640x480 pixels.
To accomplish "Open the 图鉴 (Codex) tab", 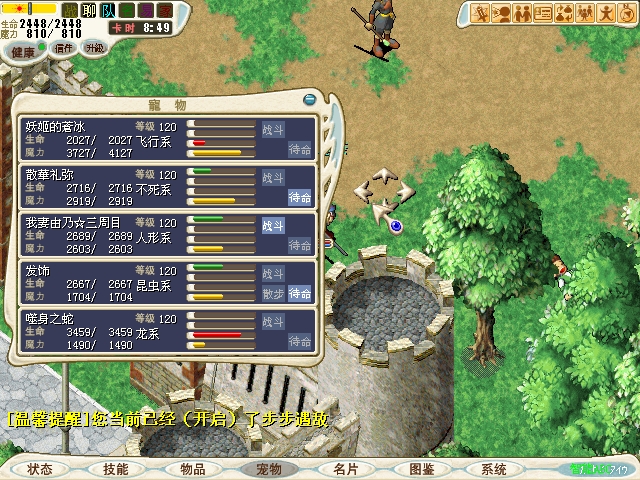I will point(422,469).
